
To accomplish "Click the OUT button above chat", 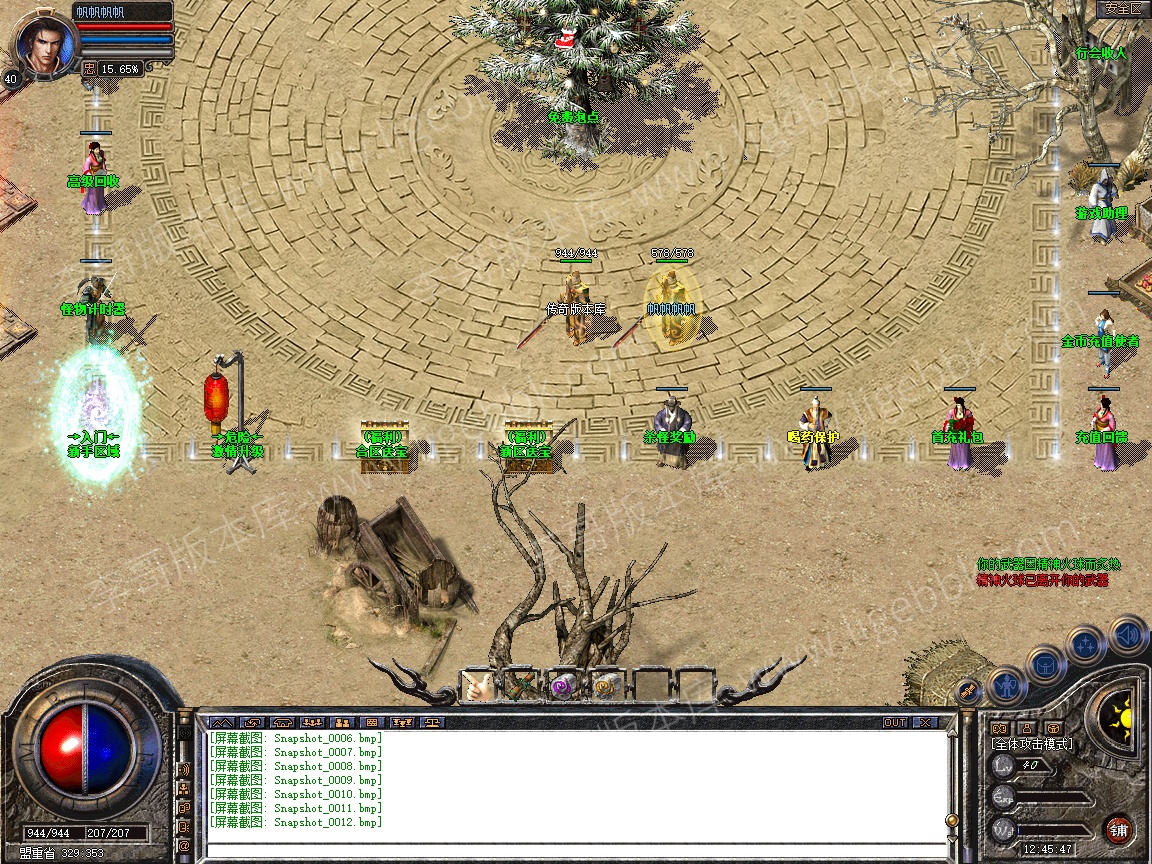I will (895, 722).
